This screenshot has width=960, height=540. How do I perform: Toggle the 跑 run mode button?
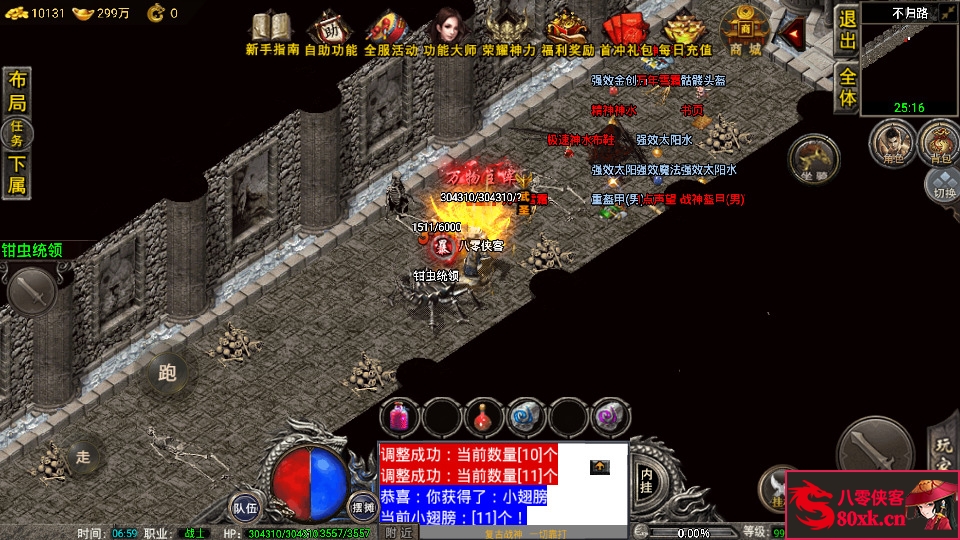(167, 373)
